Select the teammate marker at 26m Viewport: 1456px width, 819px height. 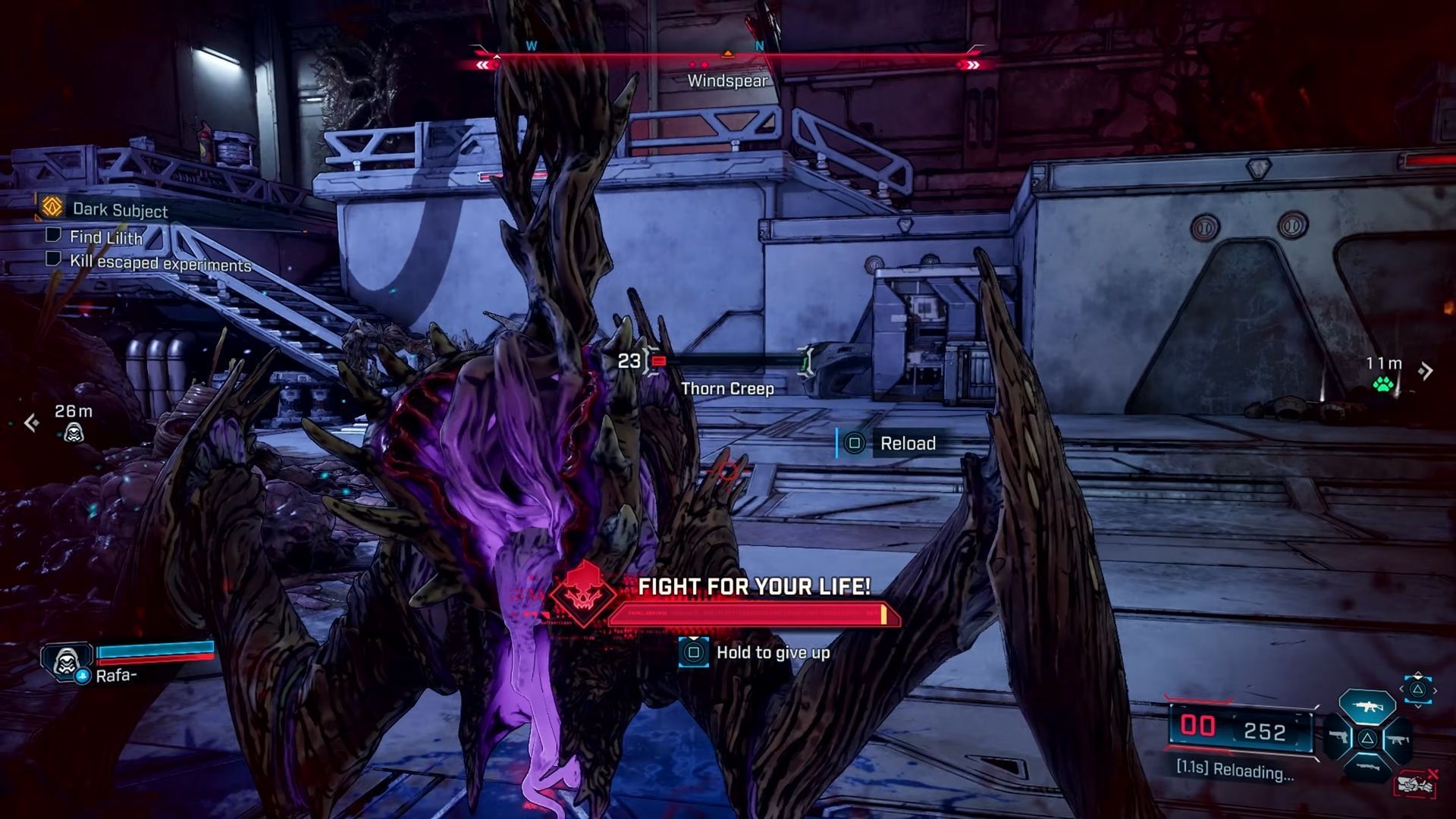[x=74, y=433]
